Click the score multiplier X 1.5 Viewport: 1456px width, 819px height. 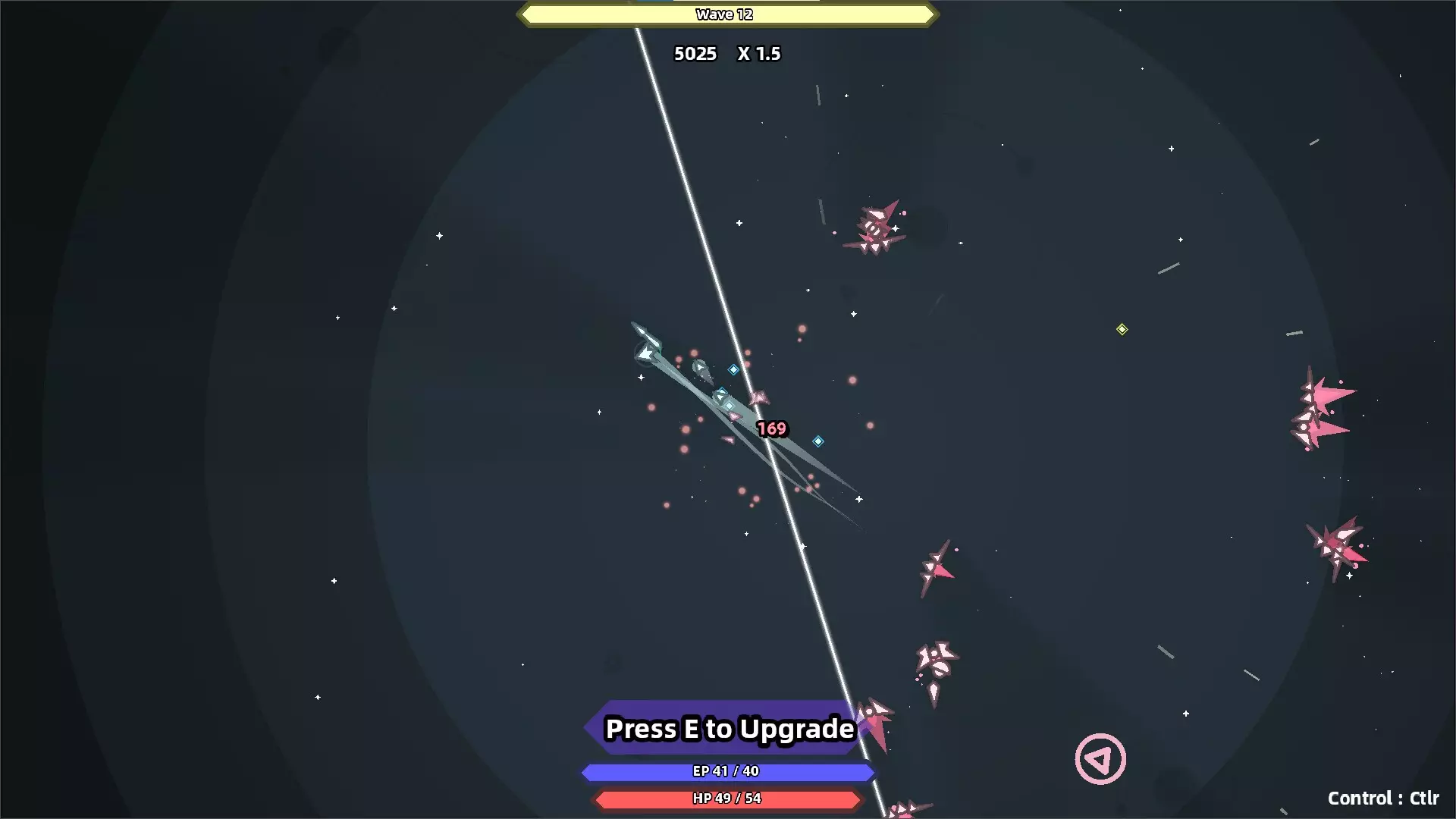click(x=758, y=54)
